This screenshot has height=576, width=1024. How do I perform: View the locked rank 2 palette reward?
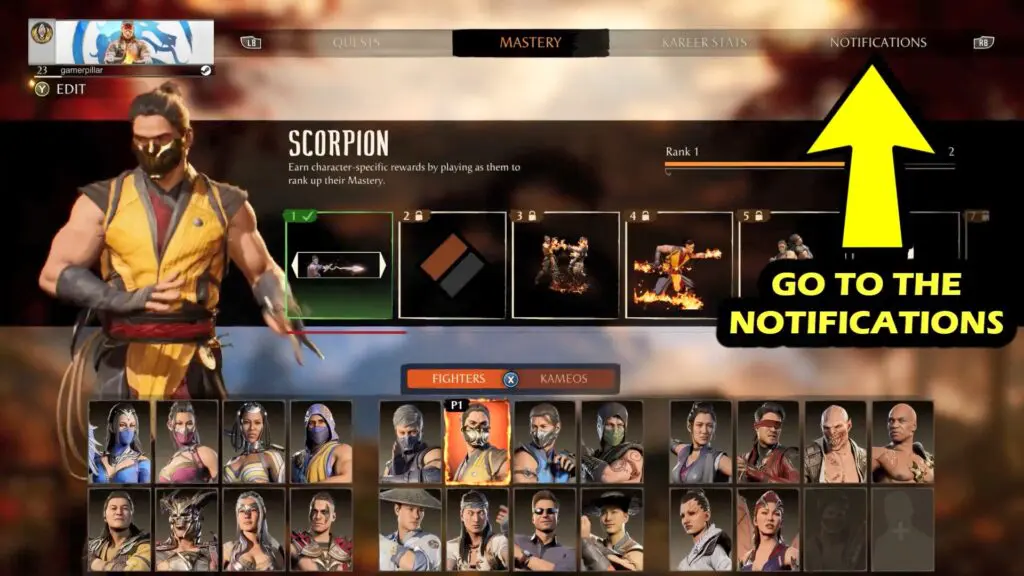pyautogui.click(x=452, y=265)
